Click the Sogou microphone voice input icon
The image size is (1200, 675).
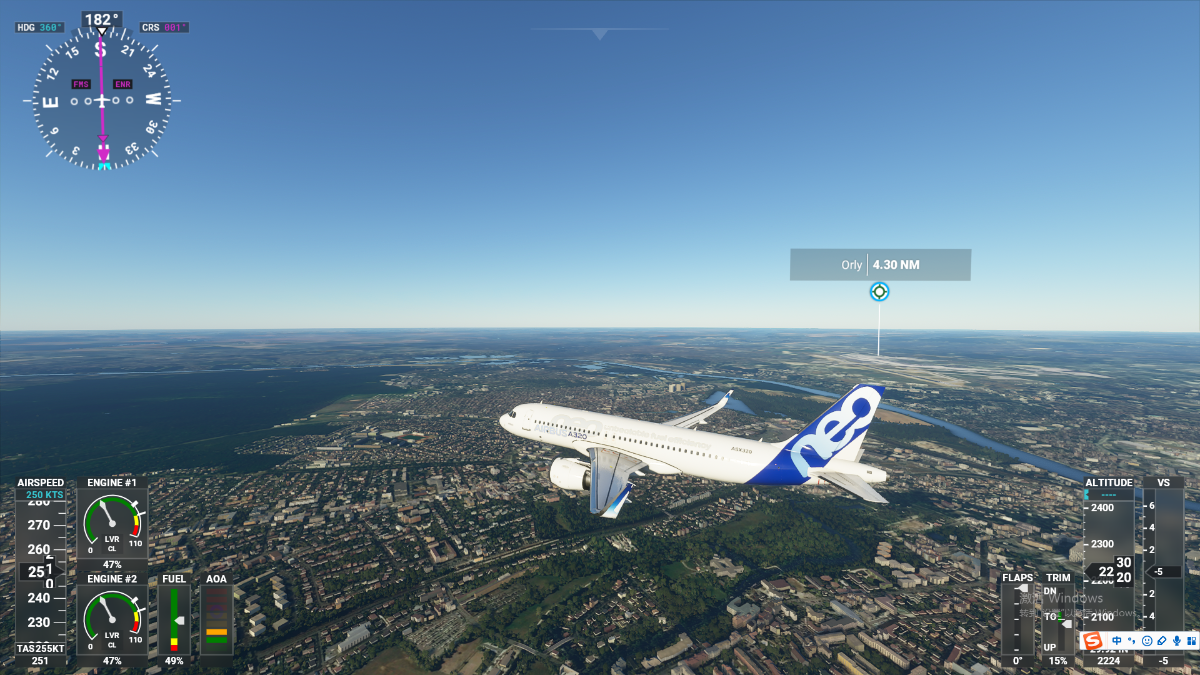[x=1176, y=640]
